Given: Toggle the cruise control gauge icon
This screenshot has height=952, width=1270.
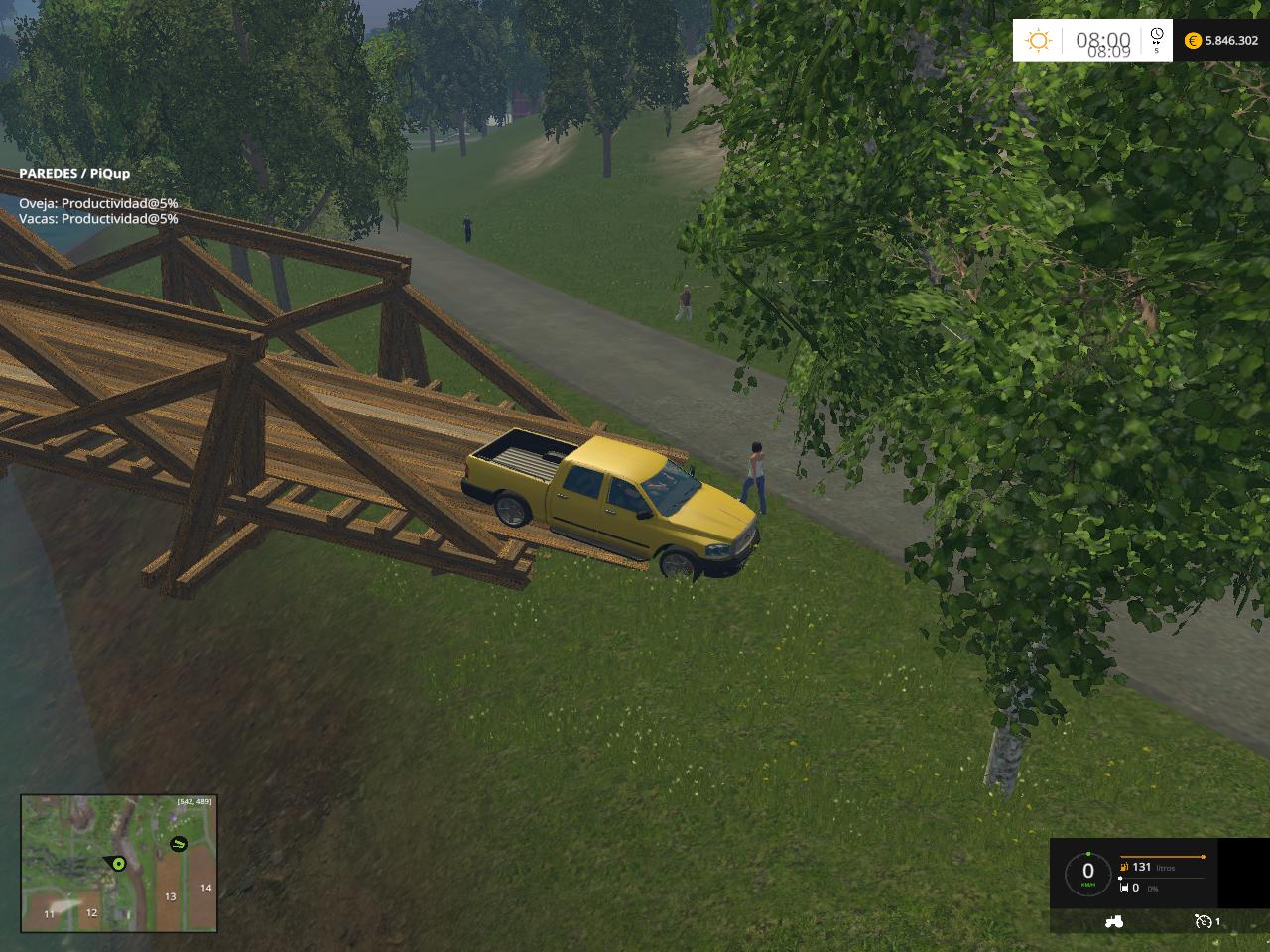Looking at the screenshot, I should [x=1204, y=921].
